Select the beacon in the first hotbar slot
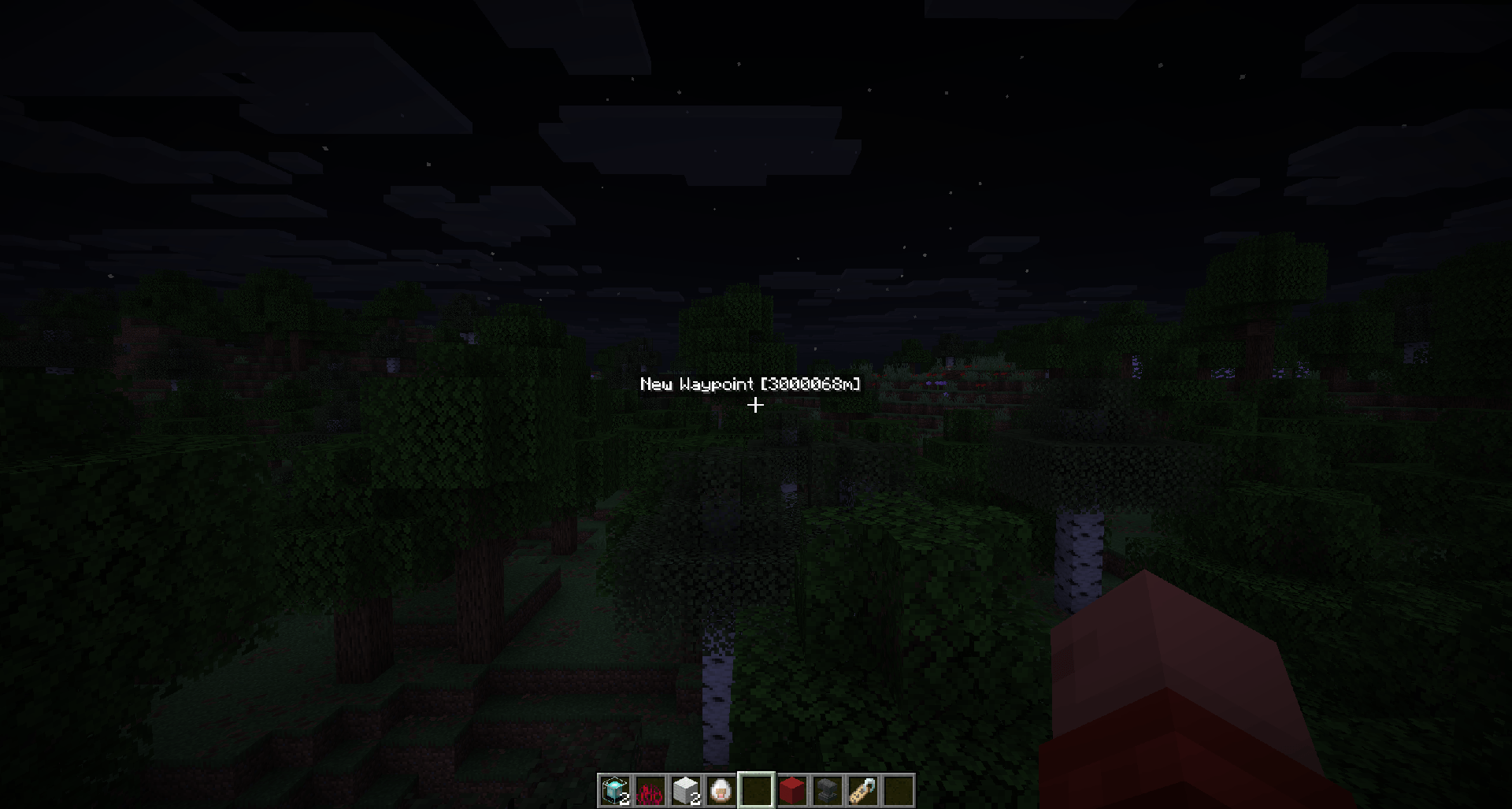Screen dimensions: 1512x809 point(617,790)
